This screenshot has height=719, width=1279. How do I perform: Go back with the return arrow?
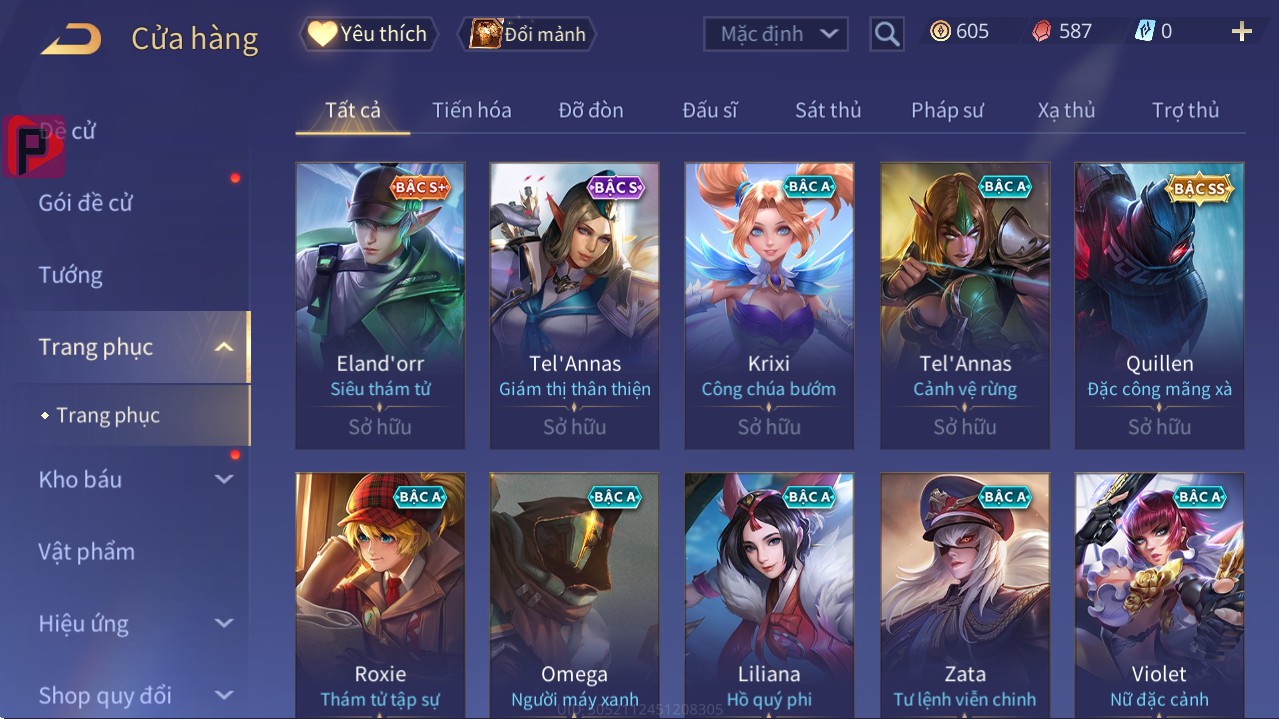click(x=71, y=39)
